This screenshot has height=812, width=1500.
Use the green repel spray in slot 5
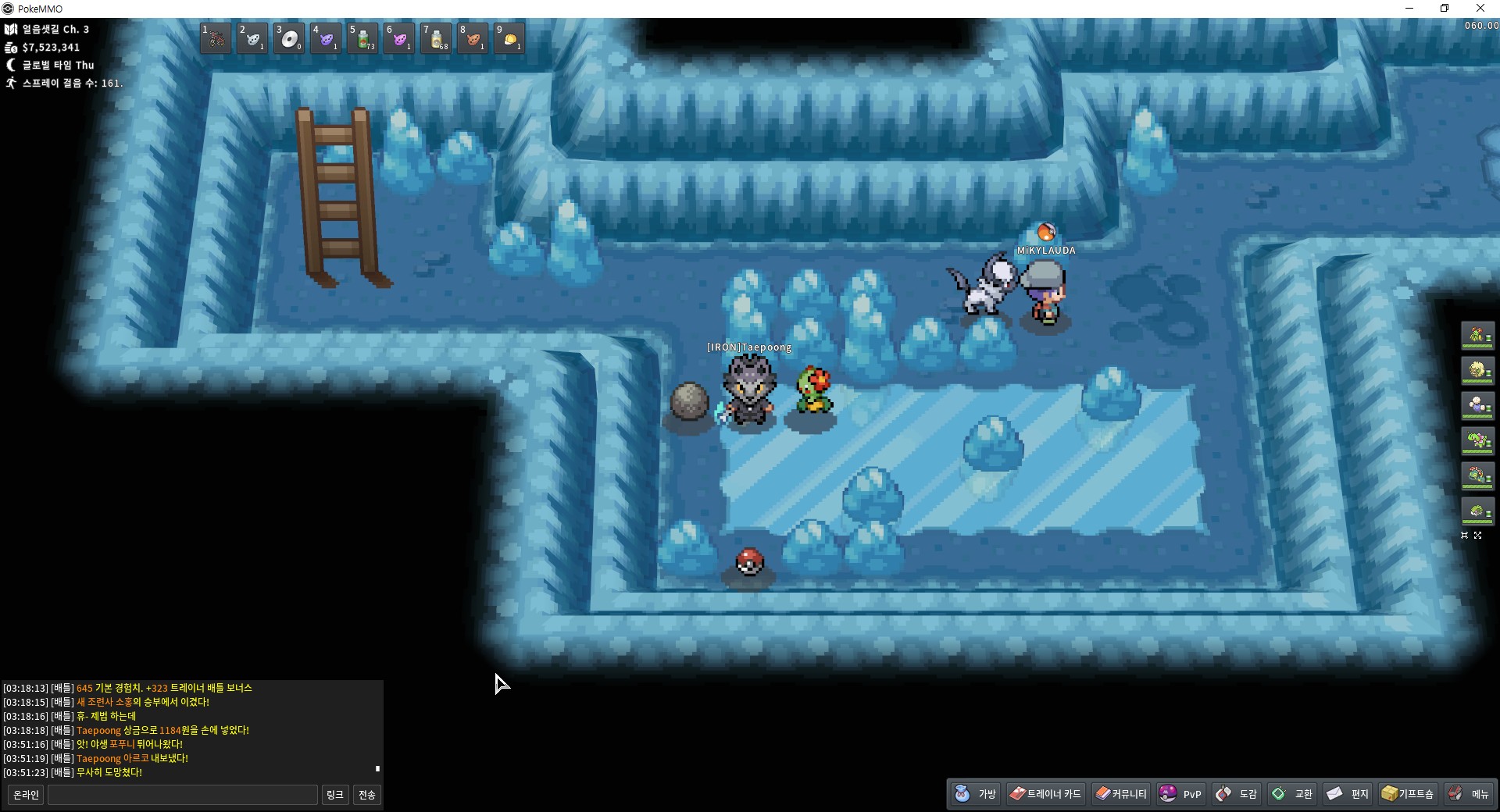(x=362, y=38)
